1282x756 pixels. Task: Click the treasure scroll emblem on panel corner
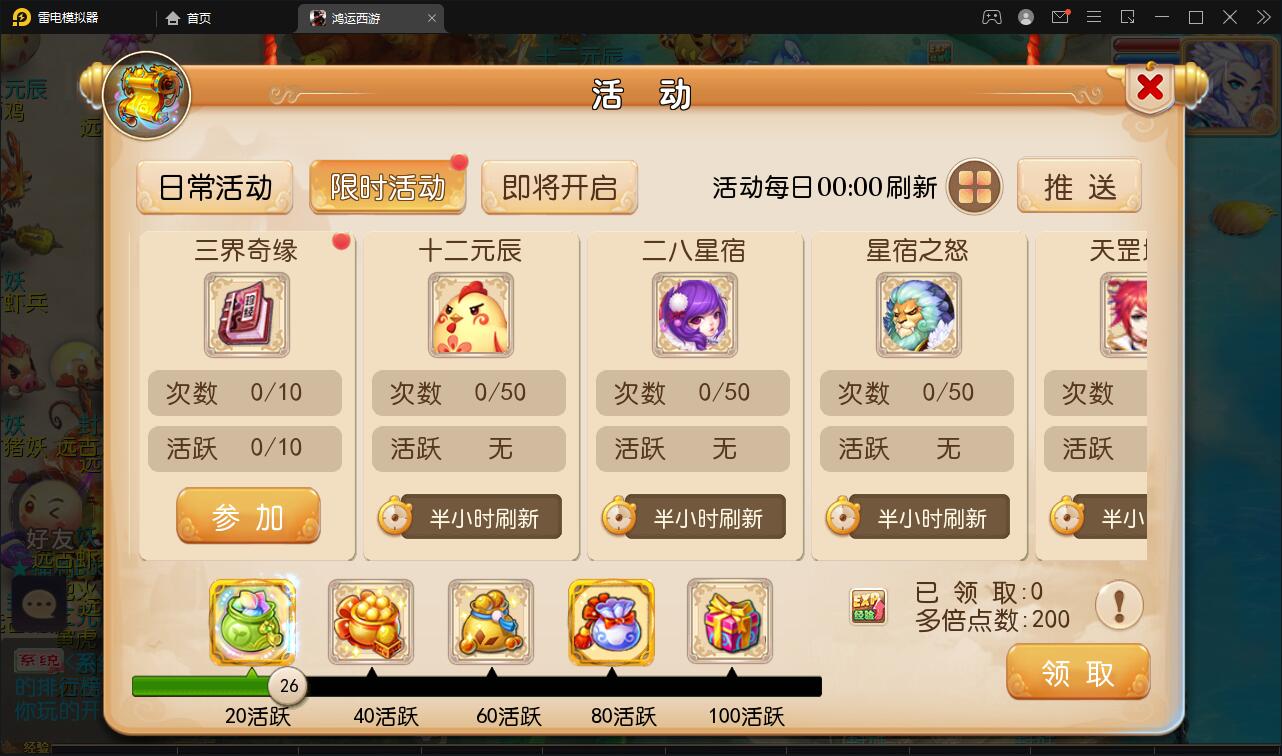coord(144,94)
